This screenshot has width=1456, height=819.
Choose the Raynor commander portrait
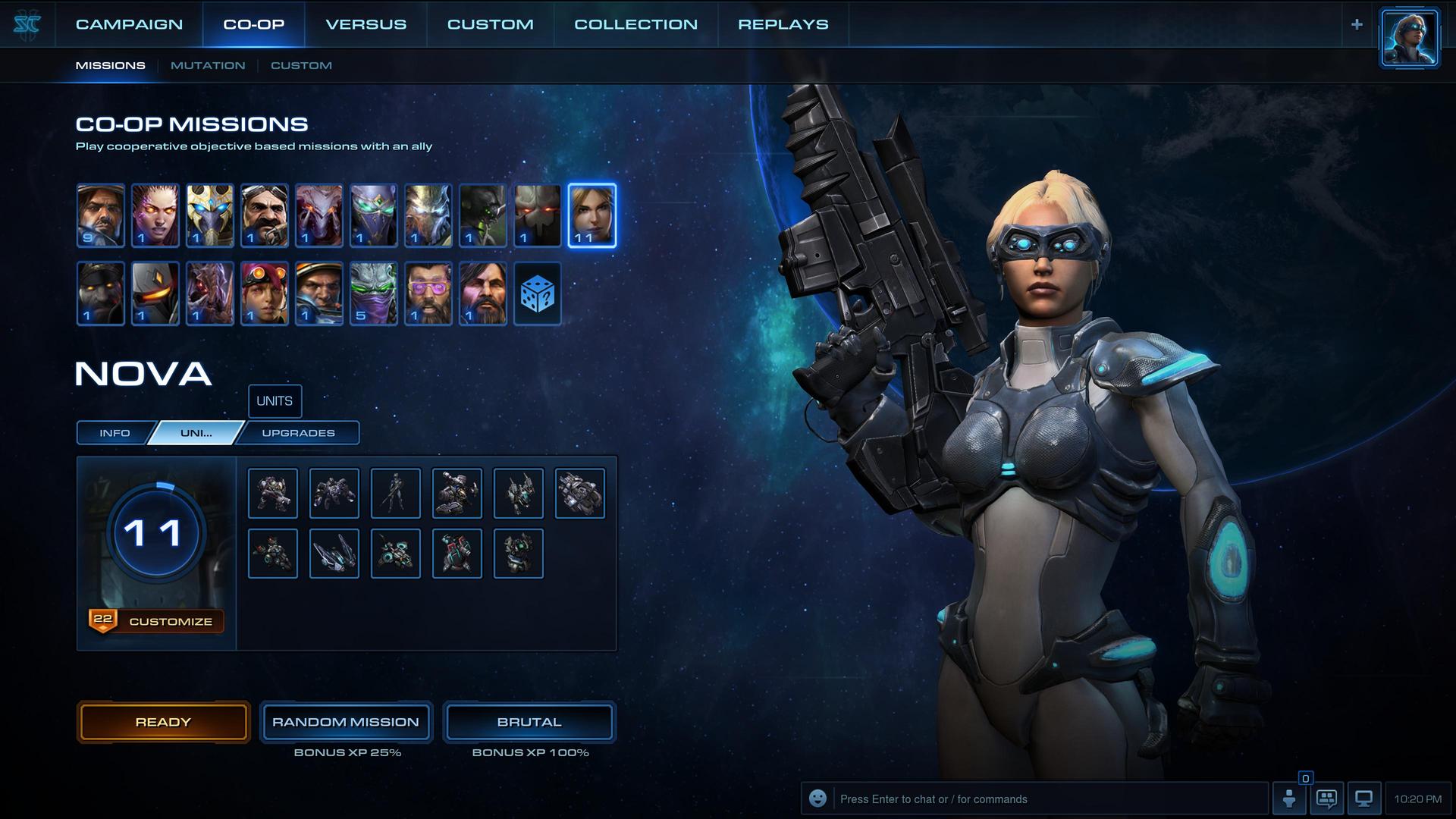tap(101, 215)
